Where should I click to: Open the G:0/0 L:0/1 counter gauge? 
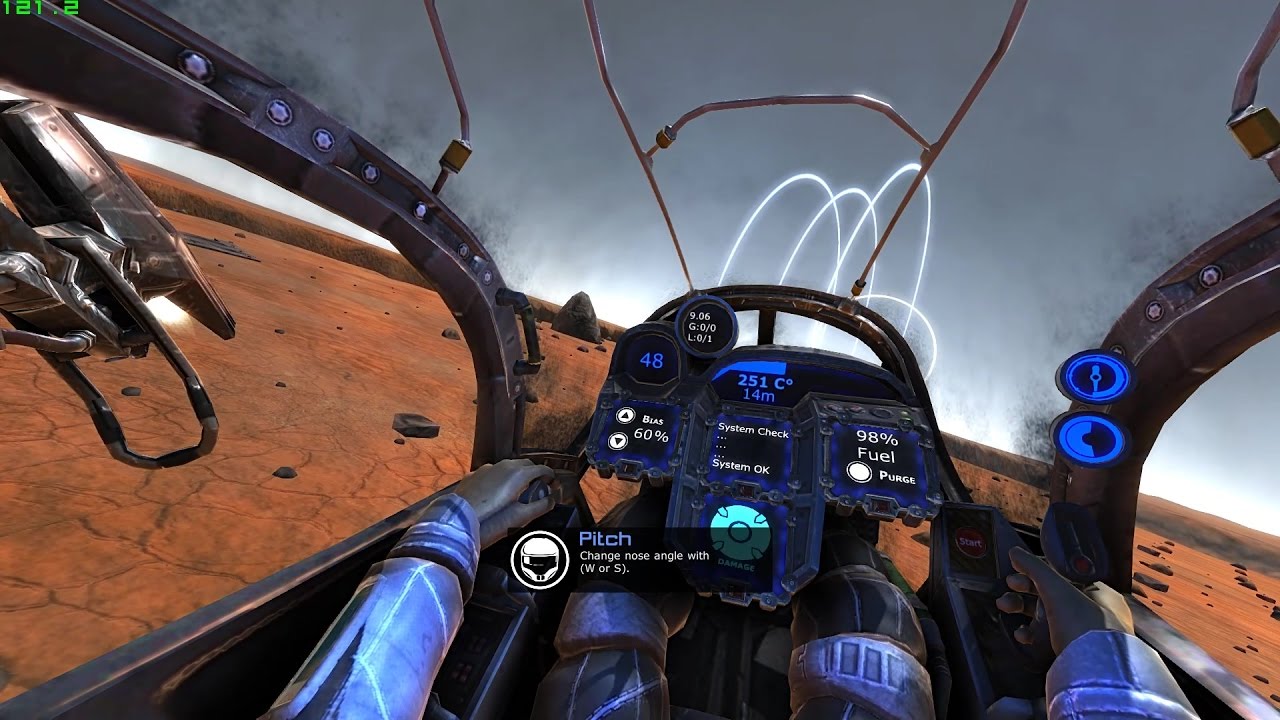coord(704,328)
